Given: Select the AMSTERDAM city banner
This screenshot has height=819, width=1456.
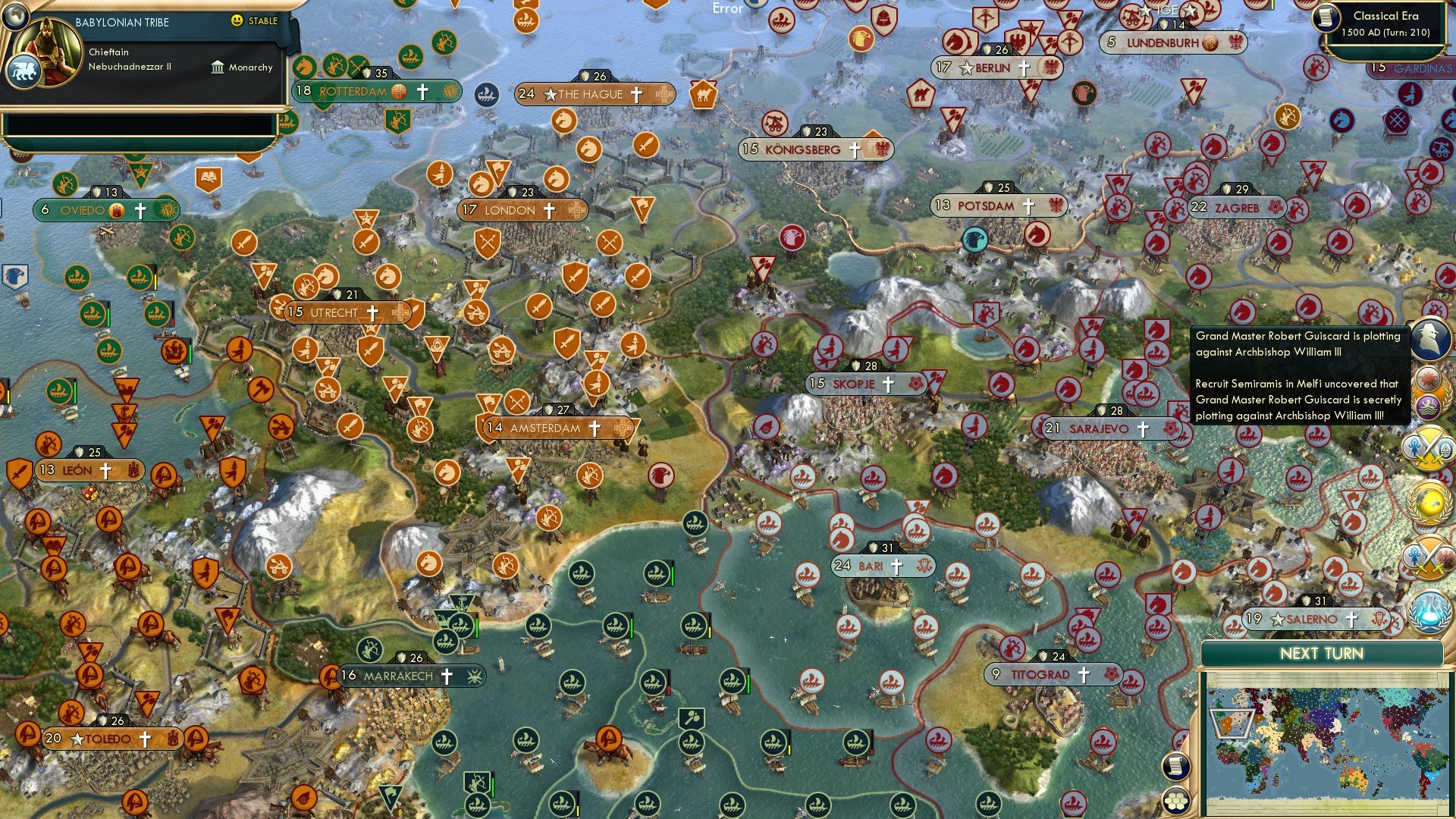Looking at the screenshot, I should 548,427.
